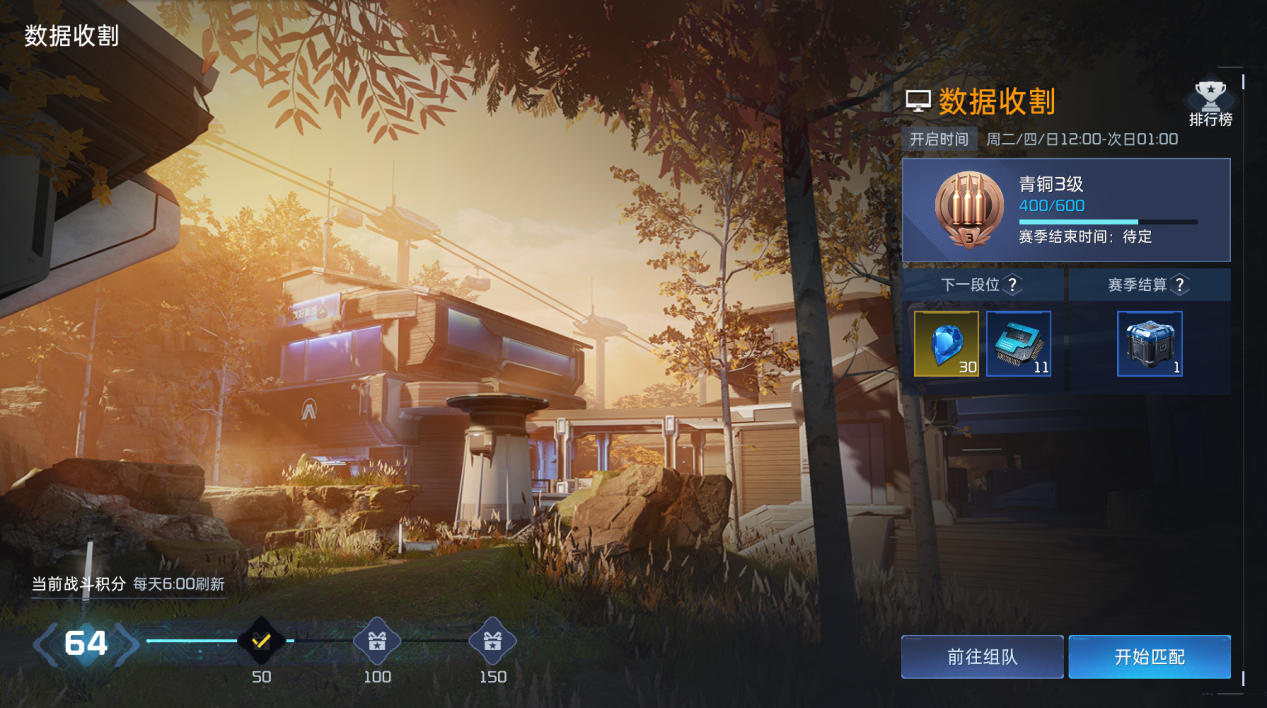Show help for 下一段位 question mark
Viewport: 1267px width, 708px height.
pyautogui.click(x=1013, y=285)
